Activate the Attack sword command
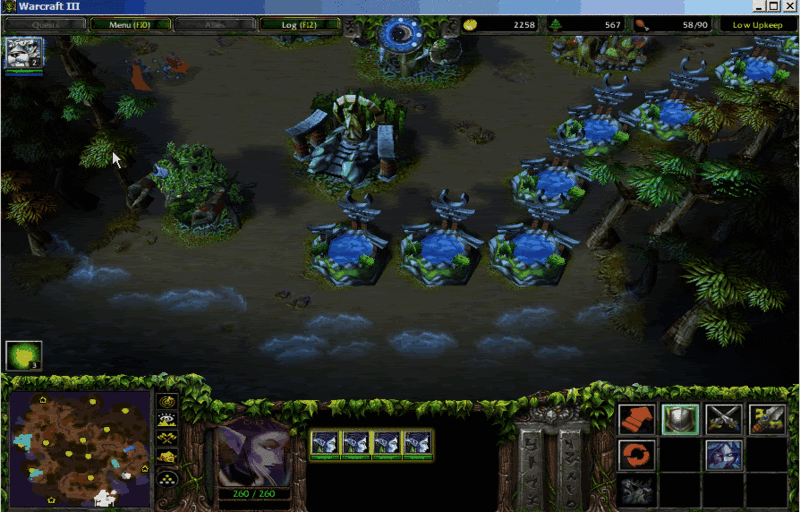This screenshot has height=512, width=800. tap(767, 420)
